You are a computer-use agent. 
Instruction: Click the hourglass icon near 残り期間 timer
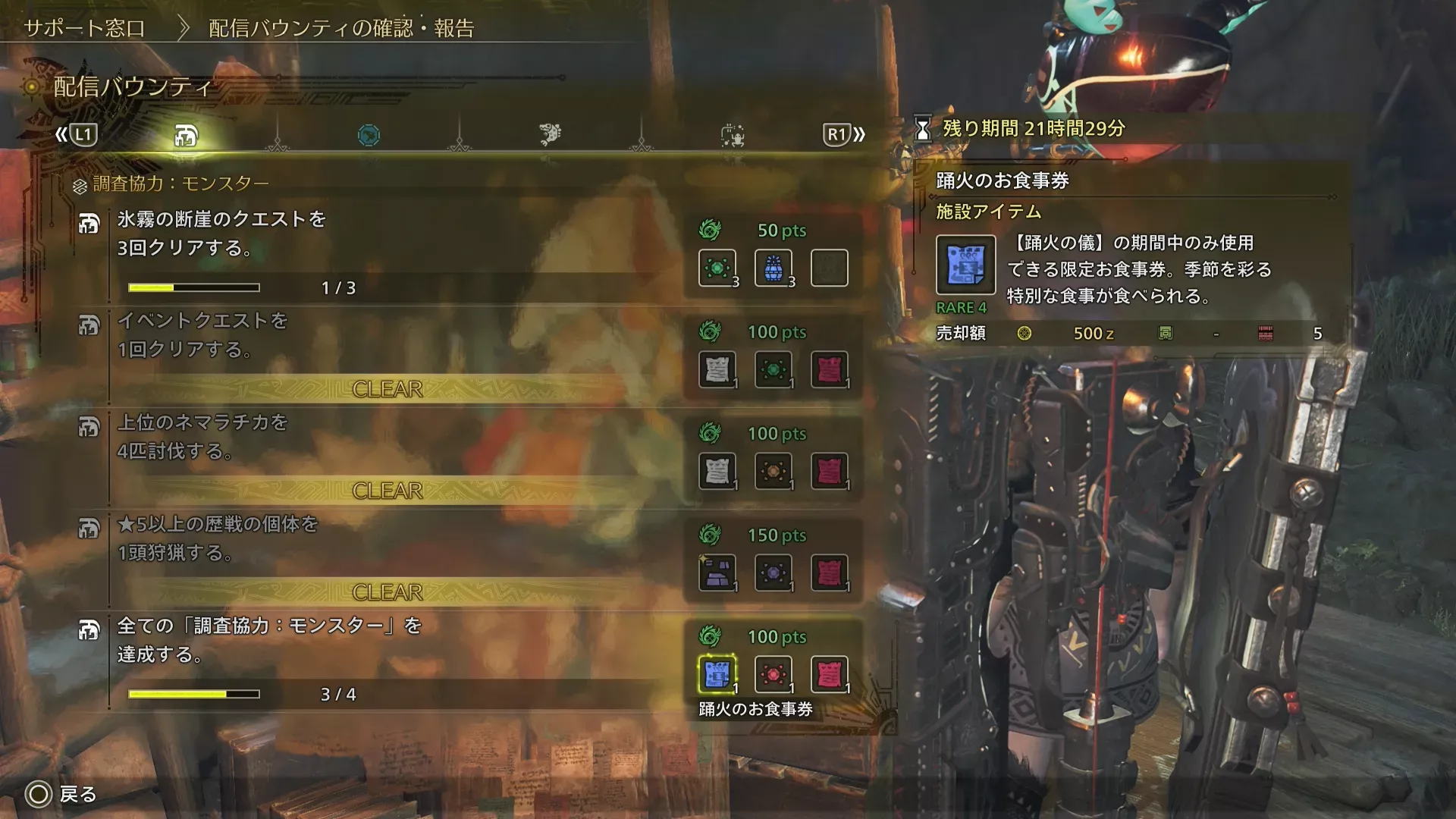pyautogui.click(x=921, y=129)
